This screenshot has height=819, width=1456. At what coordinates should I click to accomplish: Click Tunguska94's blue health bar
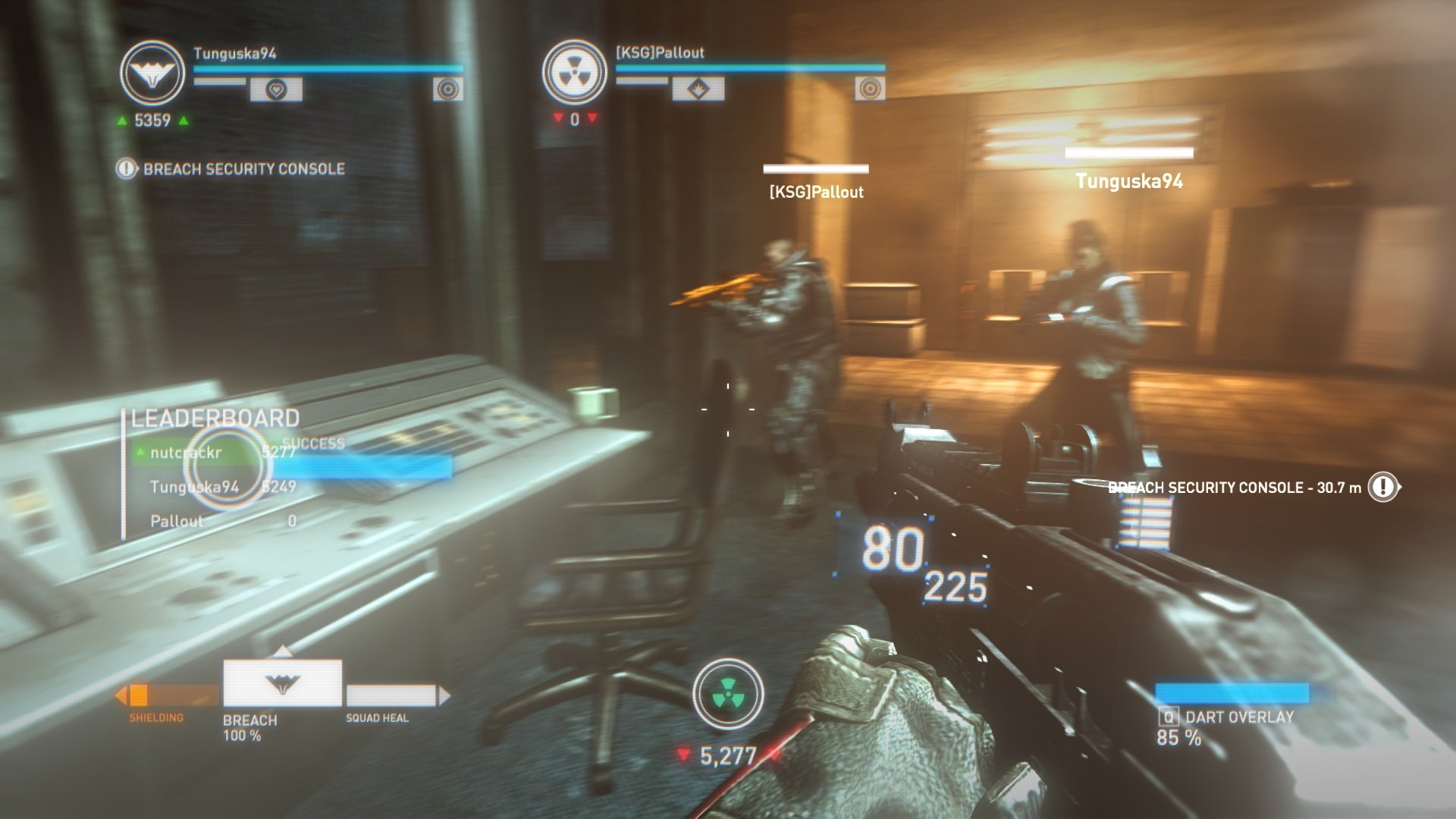326,67
